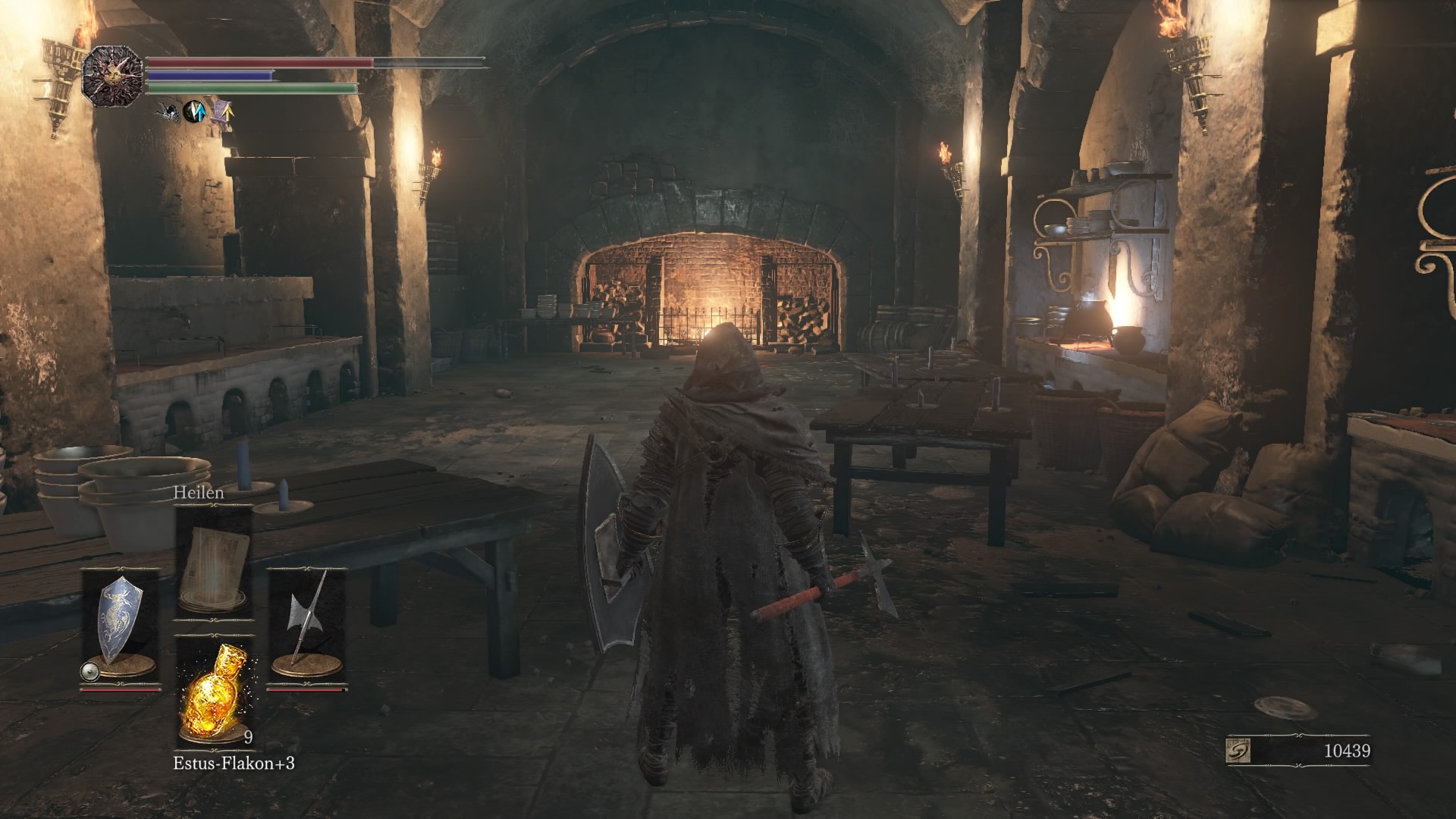1456x819 pixels.
Task: Toggle the blue weapon buff indicator
Action: coord(195,111)
